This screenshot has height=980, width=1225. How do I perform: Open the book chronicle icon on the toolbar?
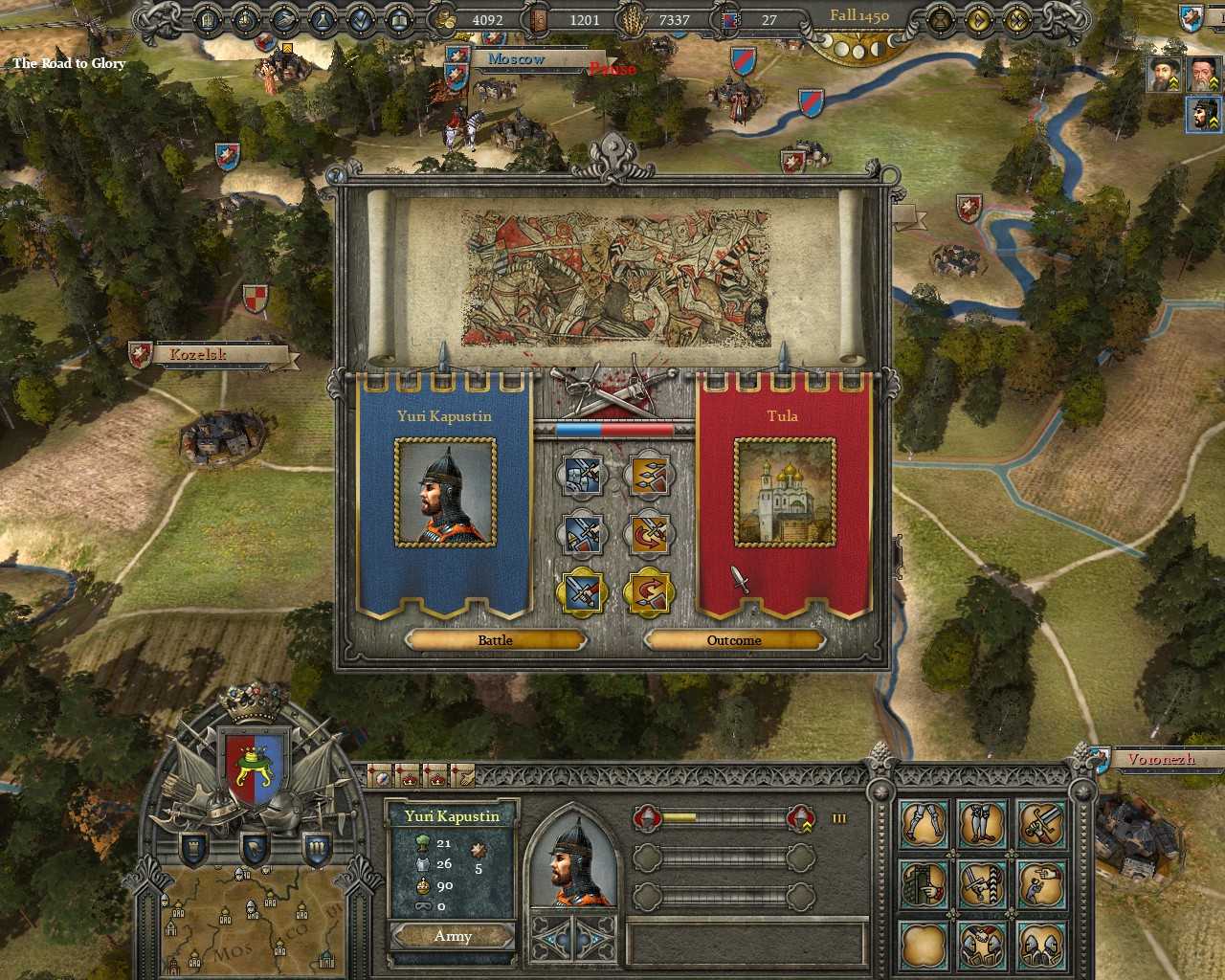pyautogui.click(x=397, y=19)
